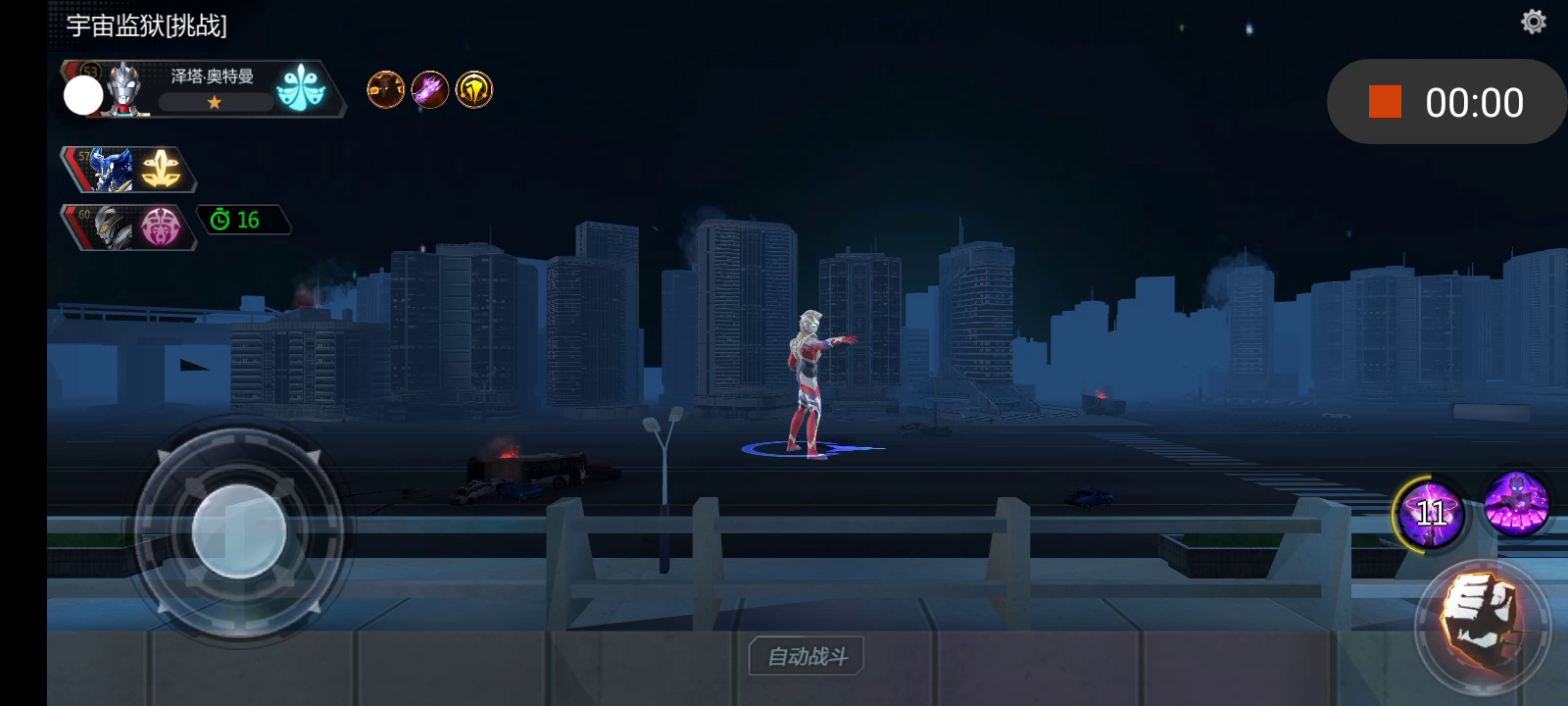The width and height of the screenshot is (1568, 706).
Task: Activate the purple skill showing cooldown 11
Action: click(1430, 512)
